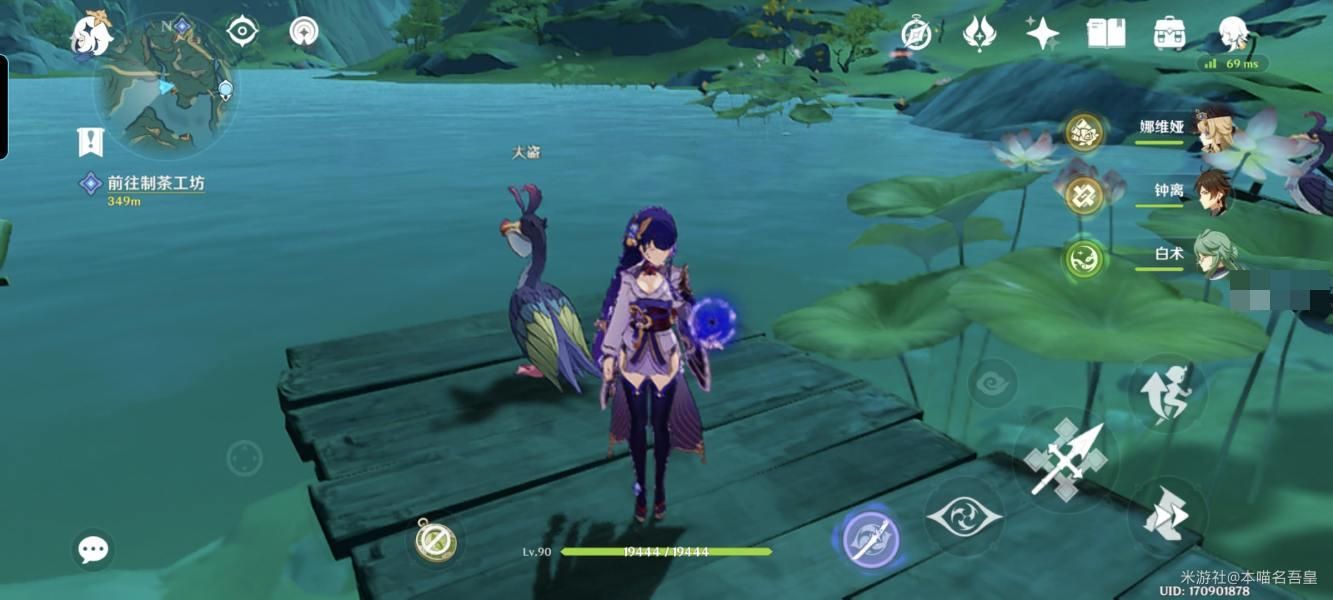This screenshot has width=1333, height=600.
Task: Open the circular minimap
Action: pyautogui.click(x=166, y=87)
